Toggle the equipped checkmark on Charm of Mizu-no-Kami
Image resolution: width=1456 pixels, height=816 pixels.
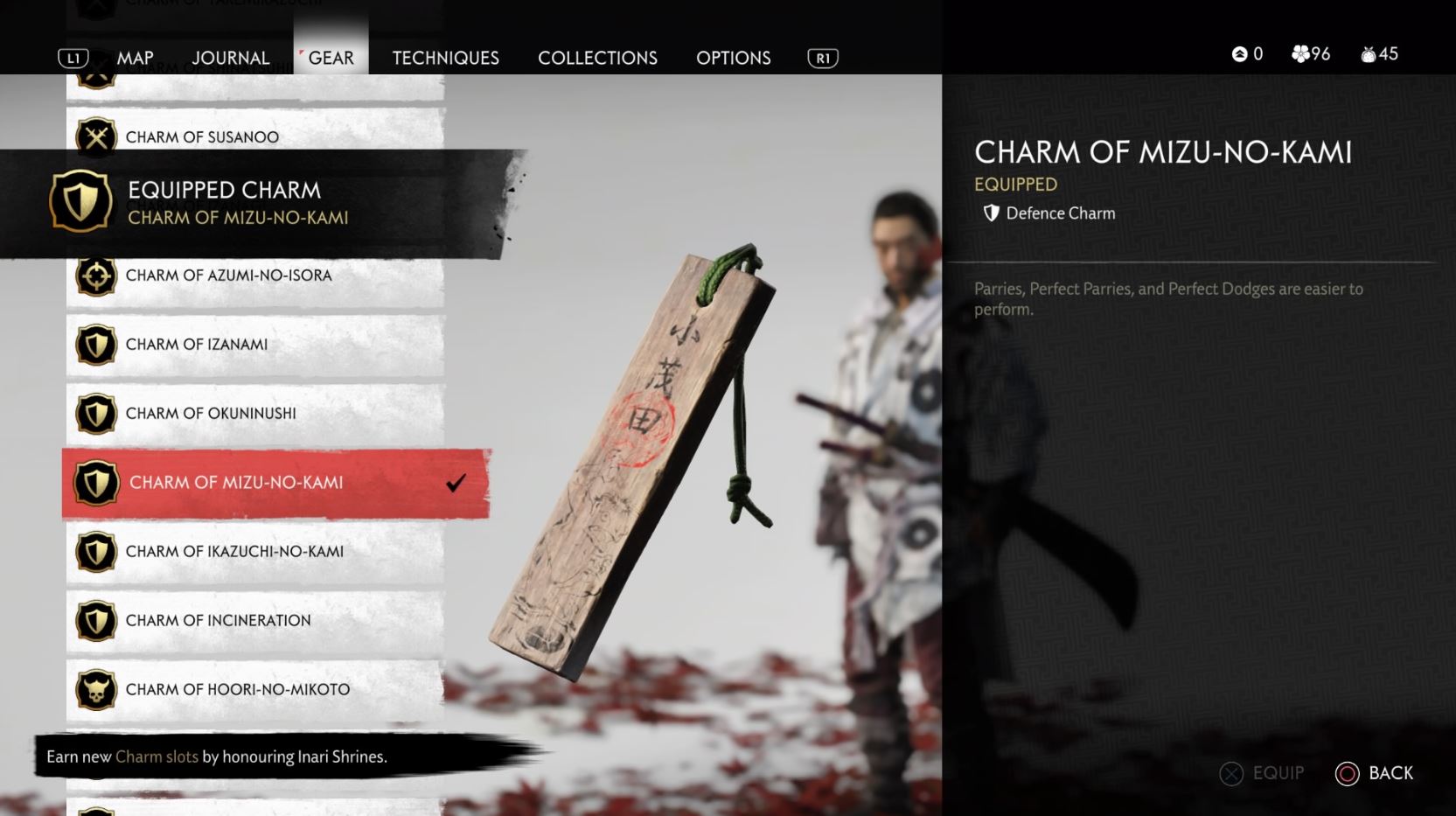click(x=456, y=482)
